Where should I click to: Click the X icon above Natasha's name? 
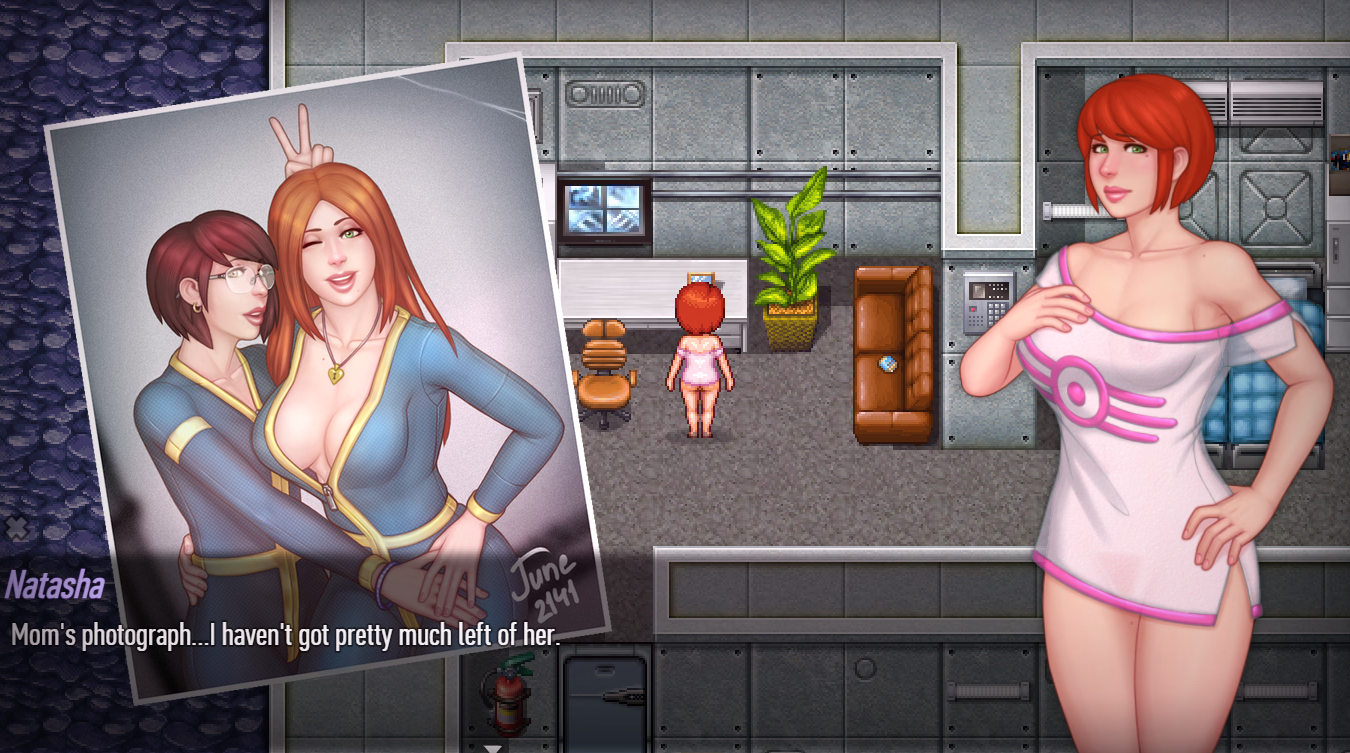tap(16, 528)
